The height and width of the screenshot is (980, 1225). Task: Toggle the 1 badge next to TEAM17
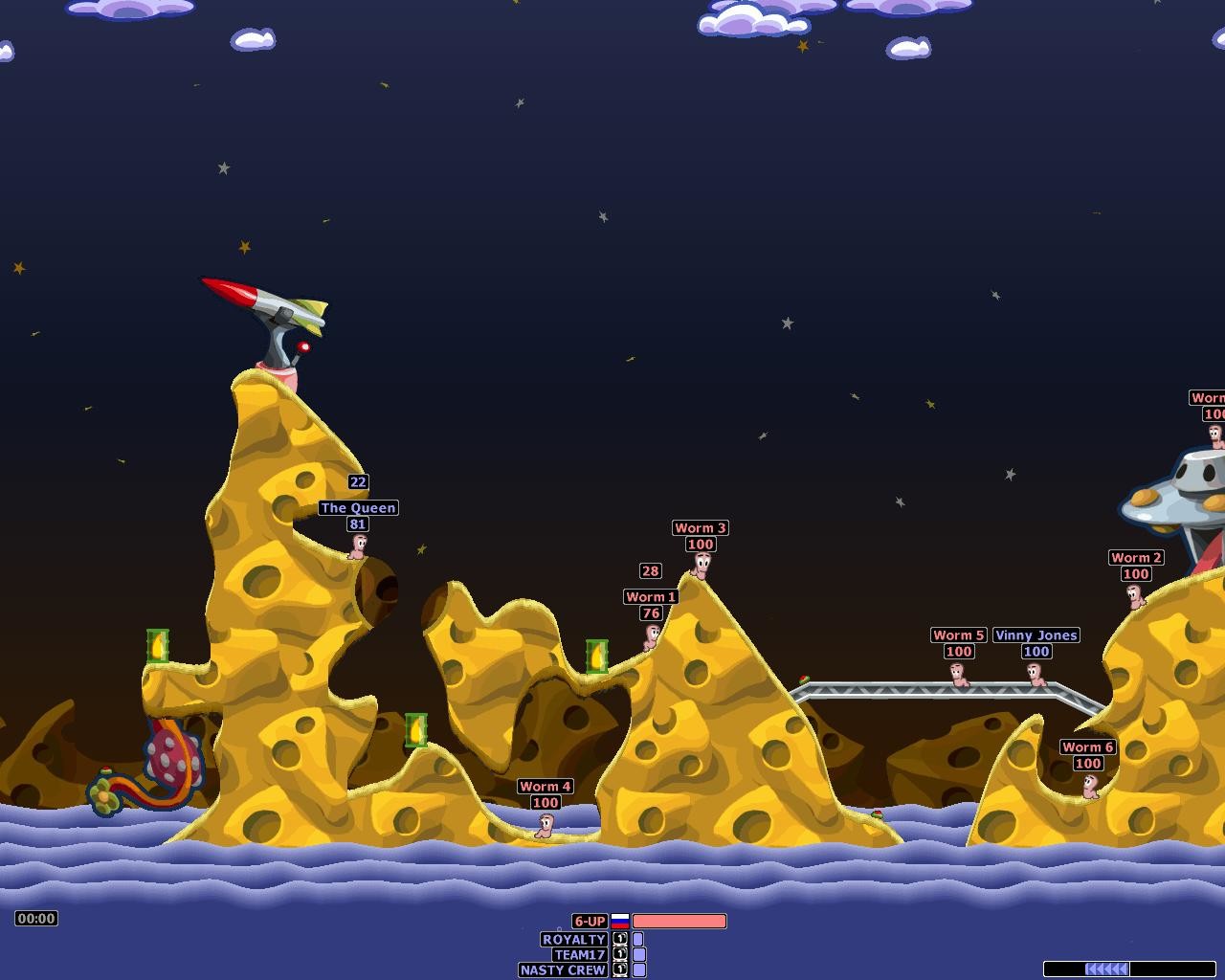tap(618, 953)
